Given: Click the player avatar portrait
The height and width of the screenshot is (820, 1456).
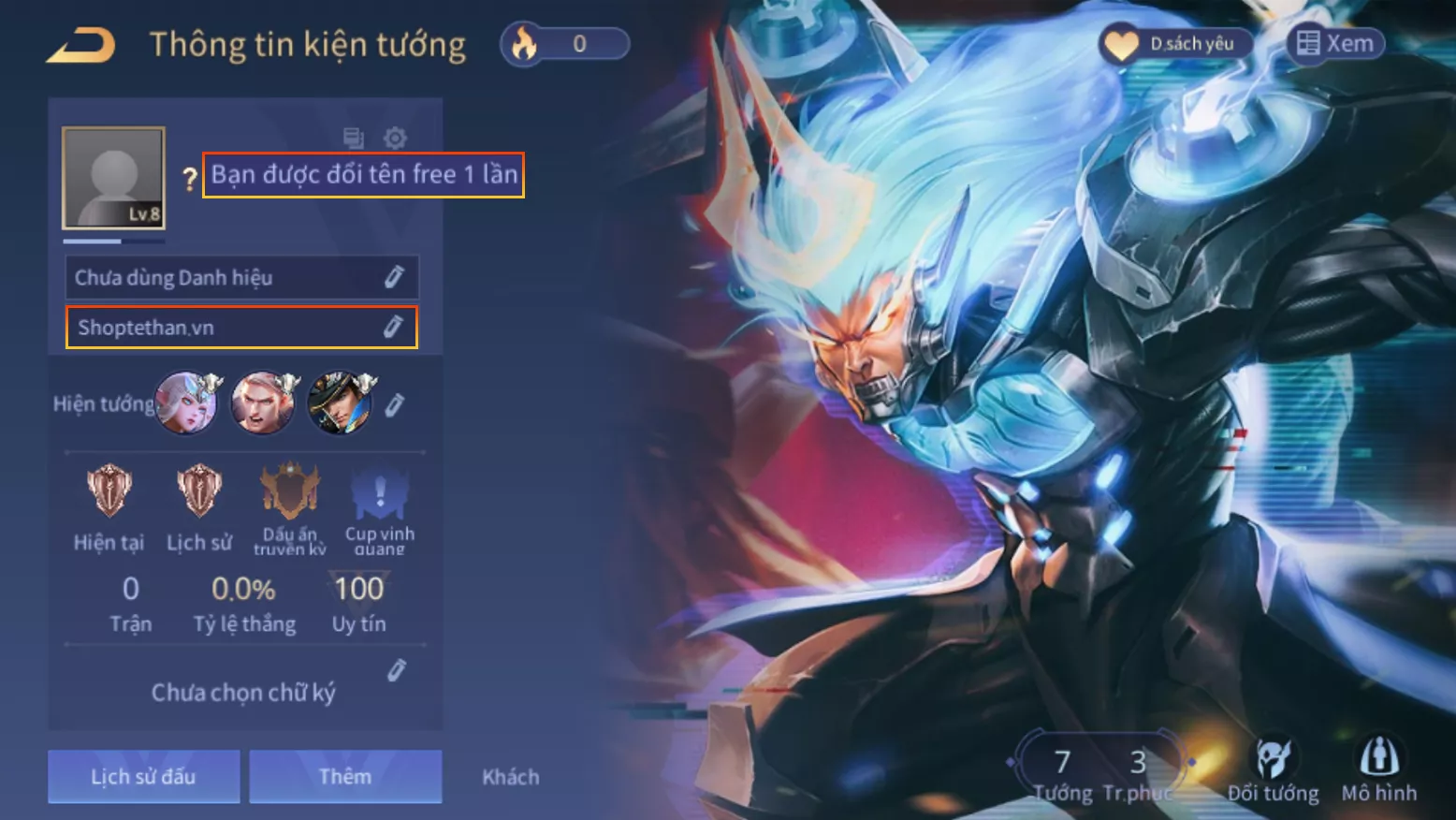Looking at the screenshot, I should (113, 178).
